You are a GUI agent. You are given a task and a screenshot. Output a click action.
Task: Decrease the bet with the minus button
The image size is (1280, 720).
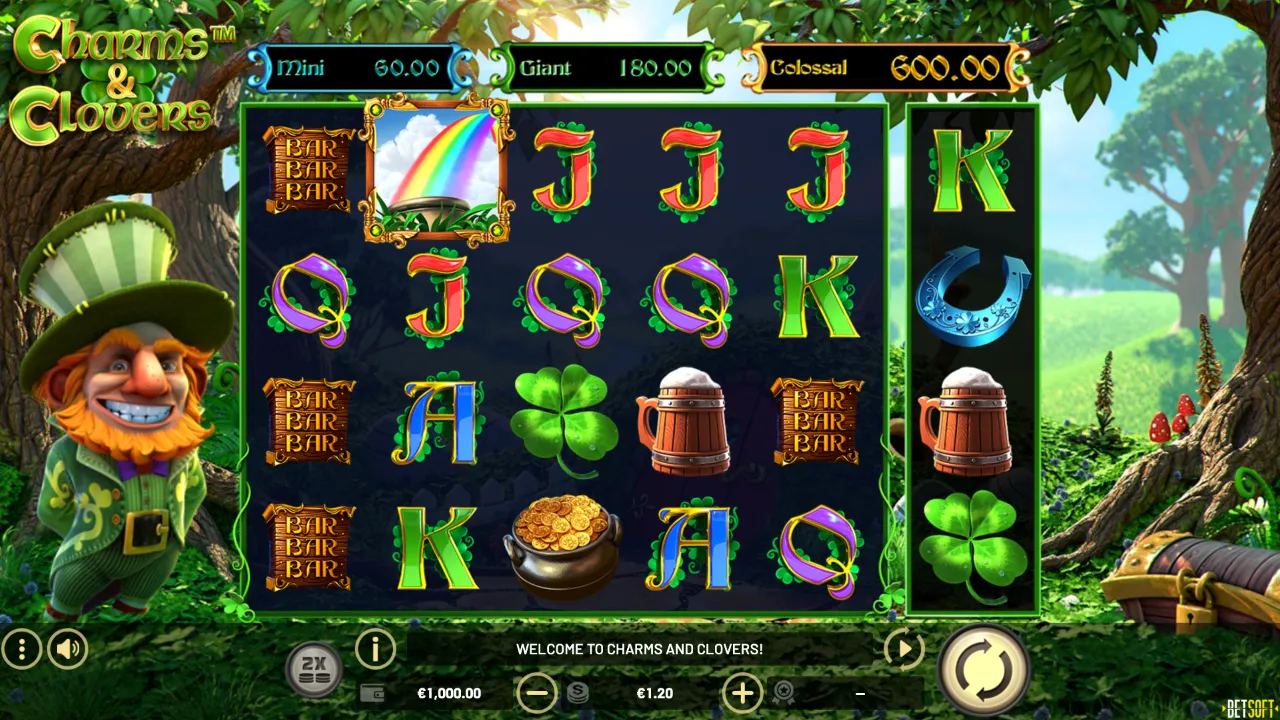(537, 693)
